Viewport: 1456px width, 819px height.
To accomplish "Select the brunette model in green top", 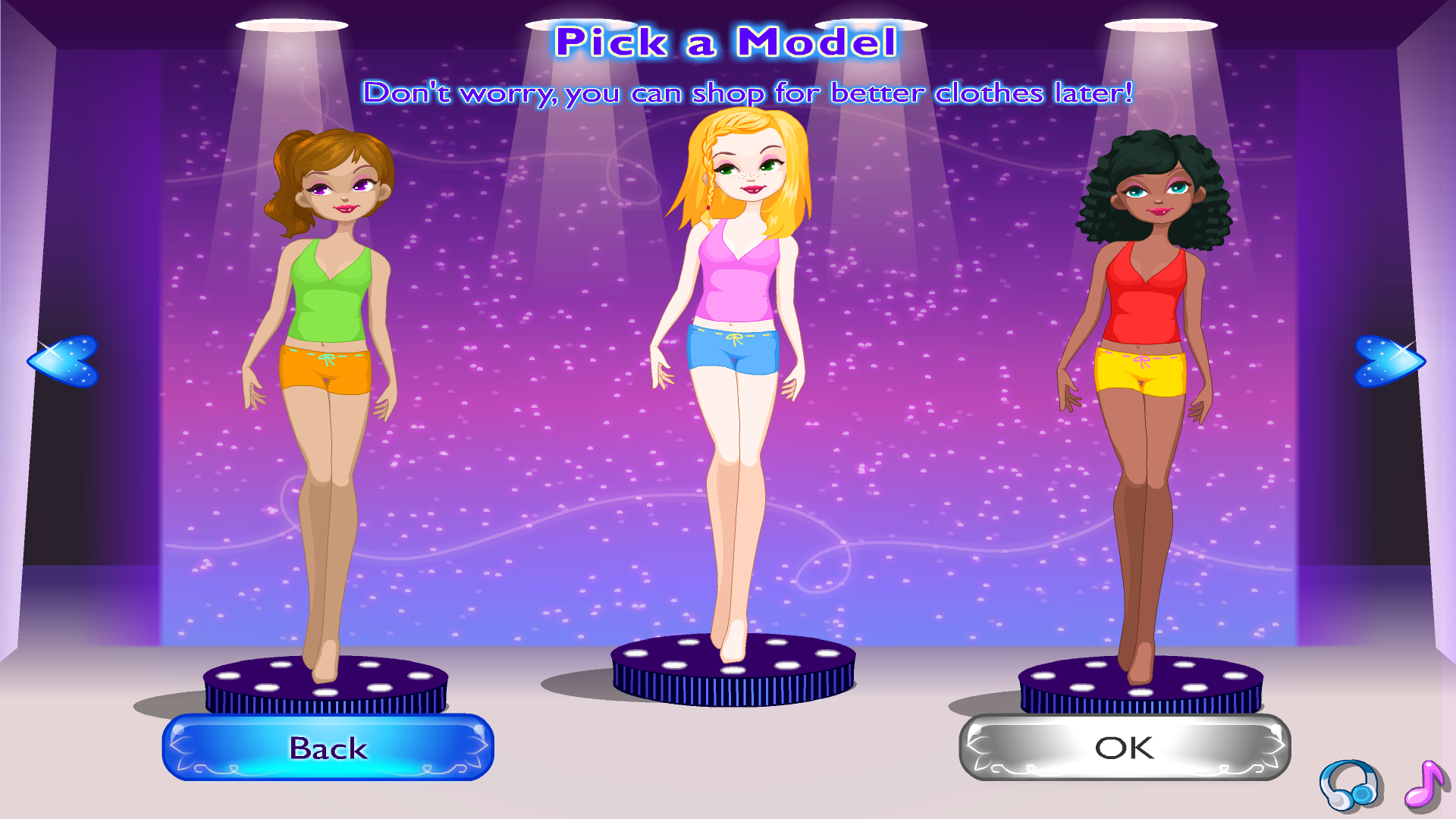I will click(330, 303).
